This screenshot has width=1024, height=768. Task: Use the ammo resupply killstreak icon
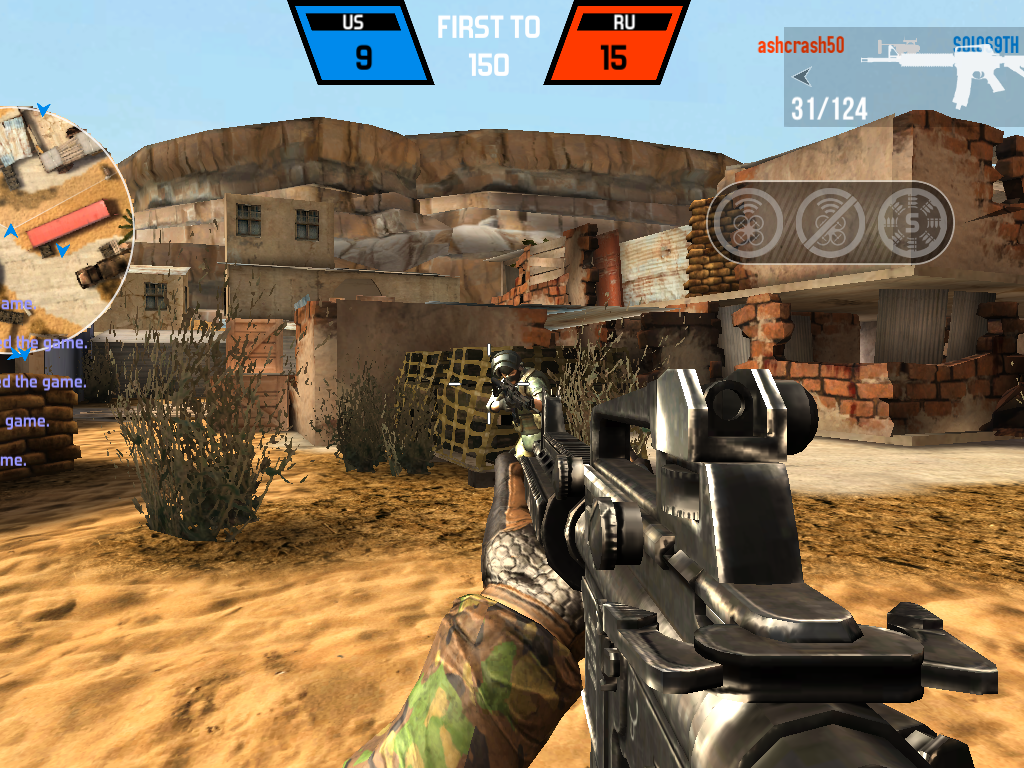[914, 222]
